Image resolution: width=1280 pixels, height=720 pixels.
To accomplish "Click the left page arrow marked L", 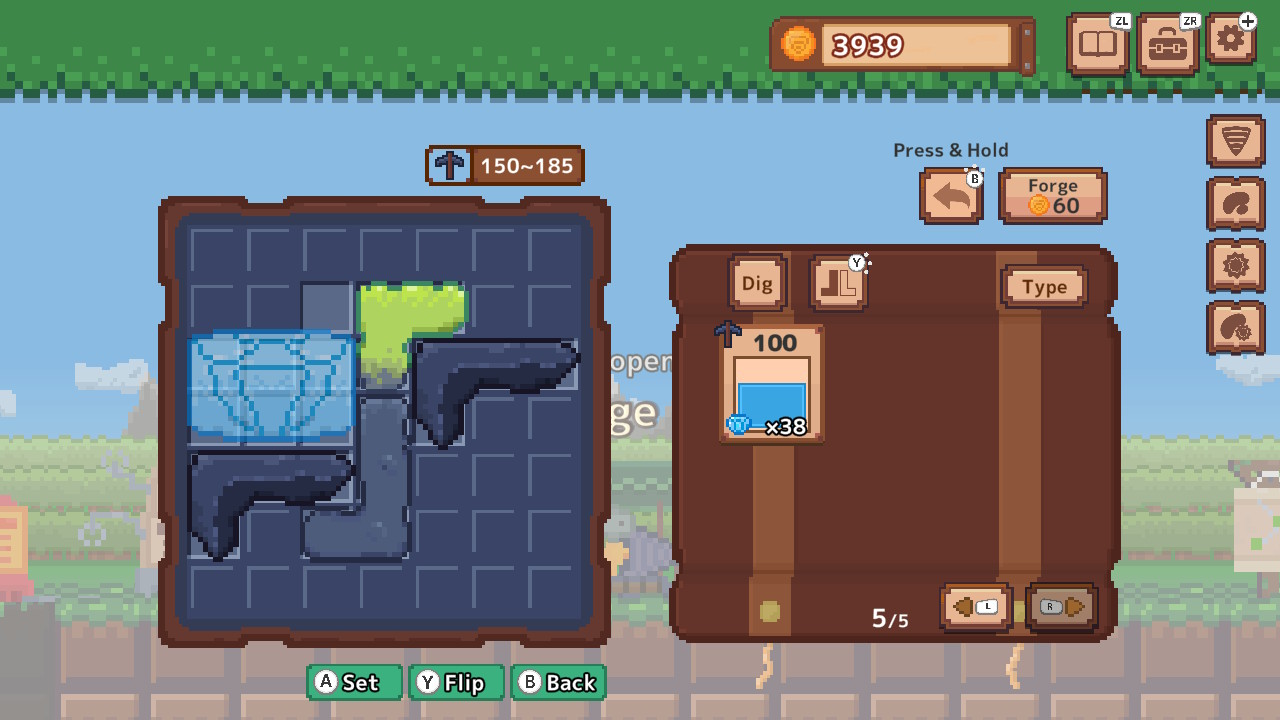I will [974, 607].
